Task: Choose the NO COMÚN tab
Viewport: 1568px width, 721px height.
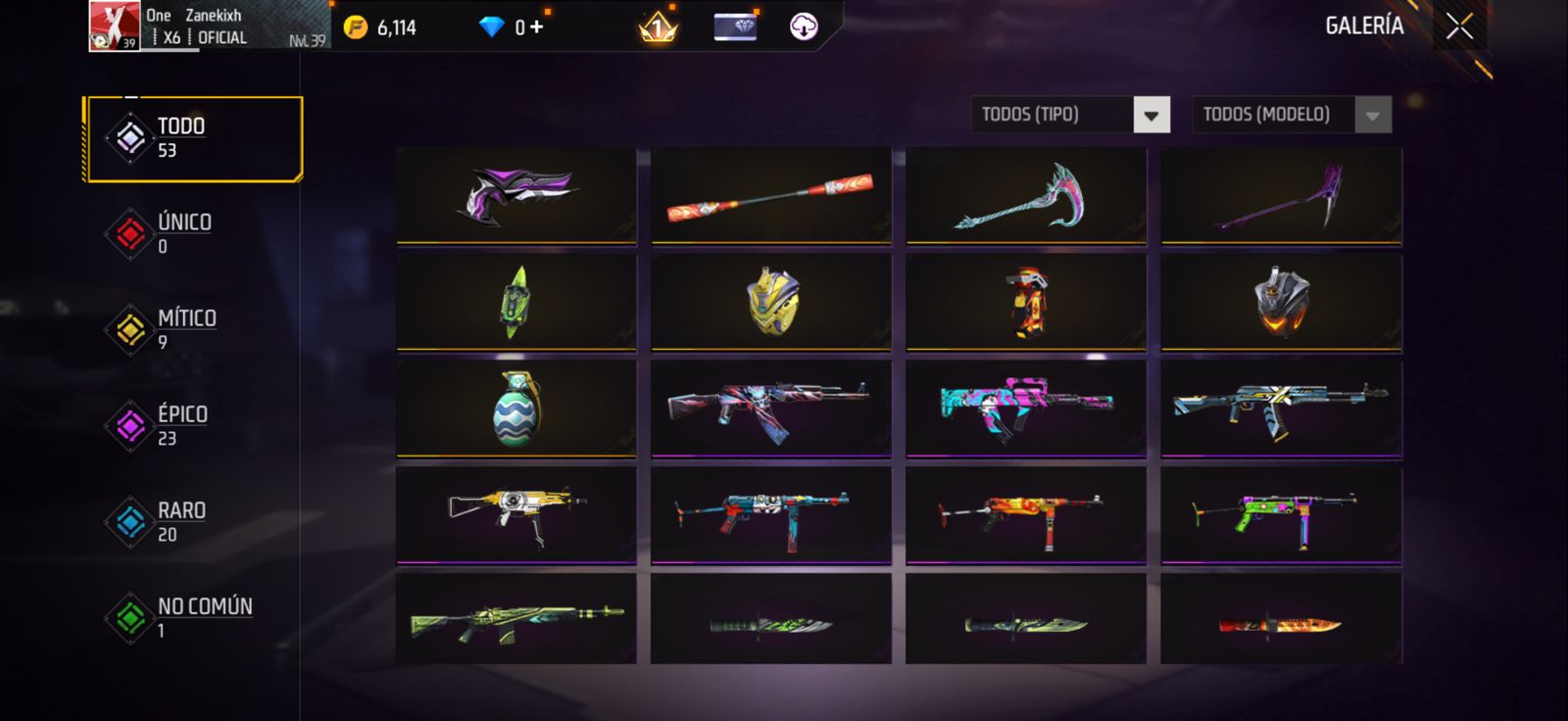Action: coord(203,617)
